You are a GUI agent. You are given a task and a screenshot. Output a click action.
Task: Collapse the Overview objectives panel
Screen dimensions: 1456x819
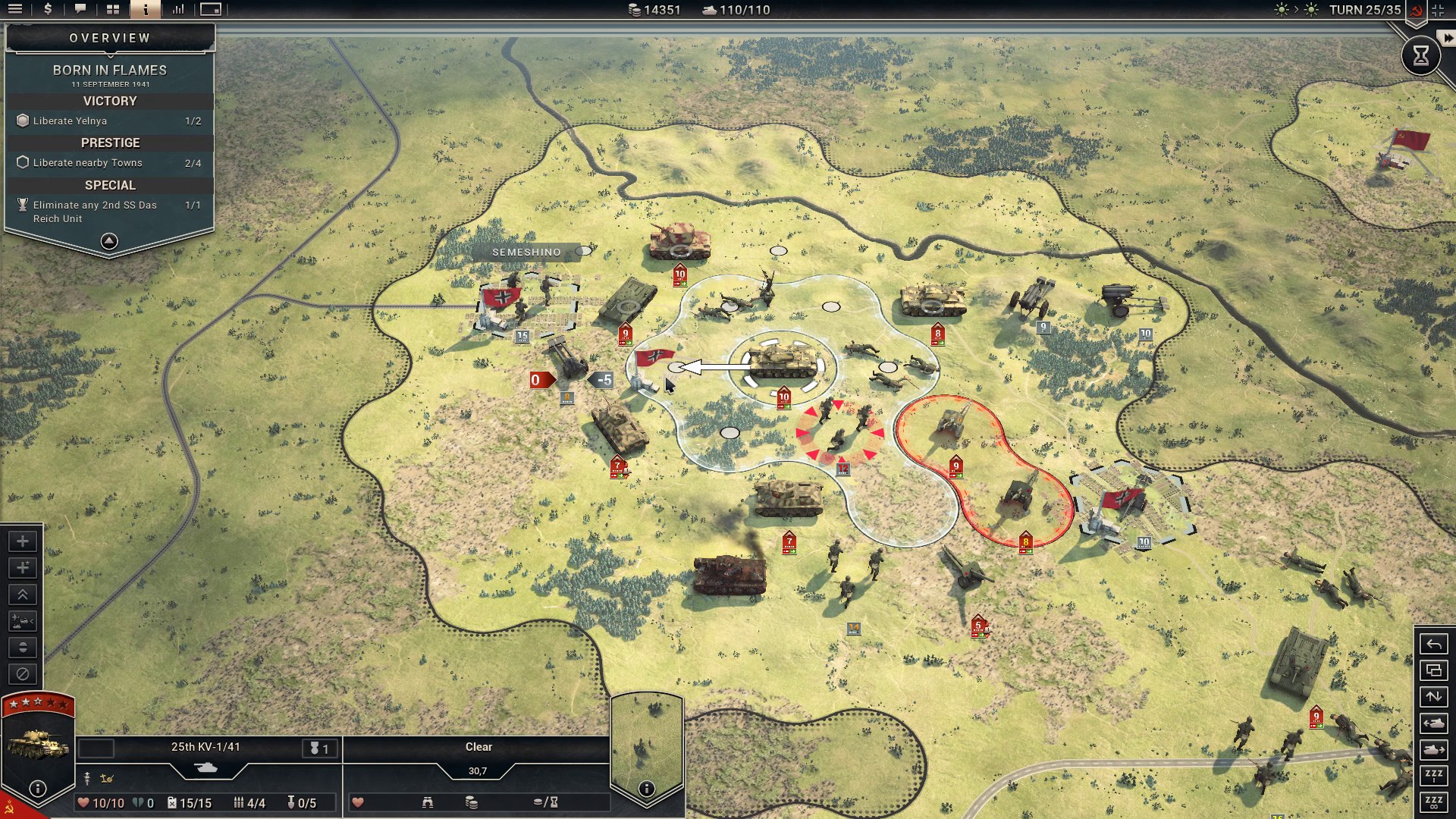[109, 241]
